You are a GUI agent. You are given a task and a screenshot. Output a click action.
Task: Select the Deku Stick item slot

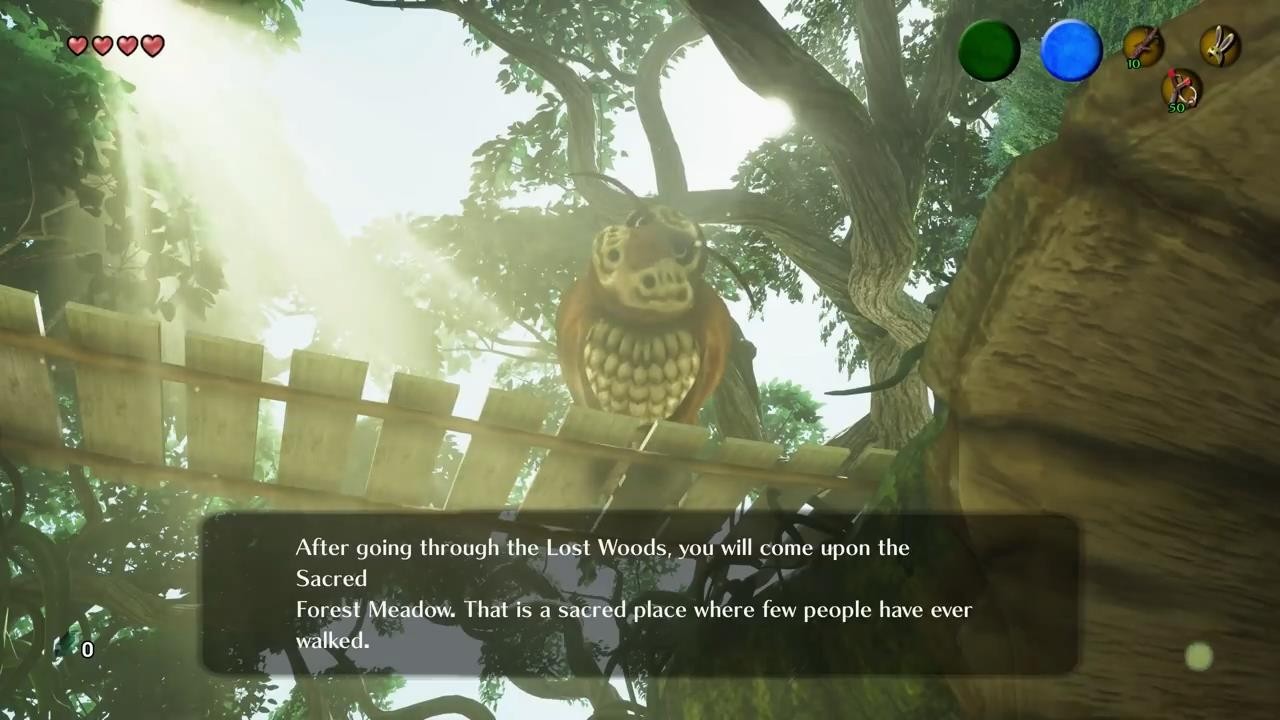point(1142,46)
